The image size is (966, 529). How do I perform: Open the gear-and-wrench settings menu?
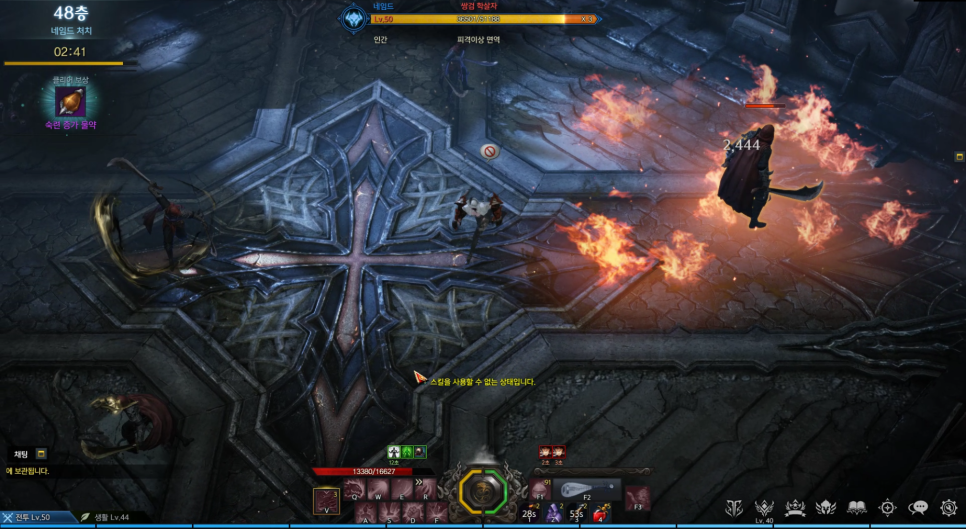pyautogui.click(x=948, y=508)
